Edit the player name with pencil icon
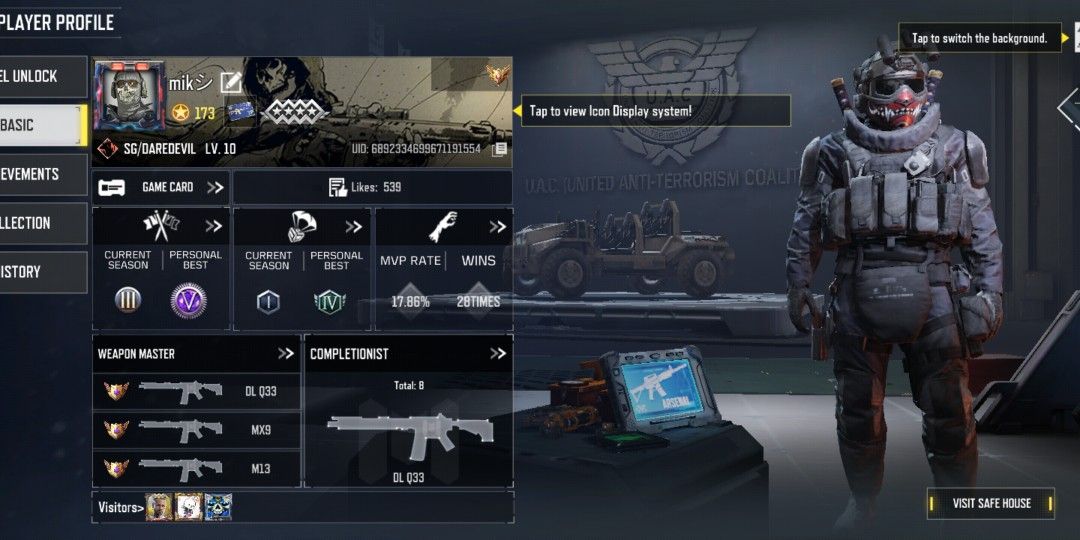1080x540 pixels. pos(231,81)
